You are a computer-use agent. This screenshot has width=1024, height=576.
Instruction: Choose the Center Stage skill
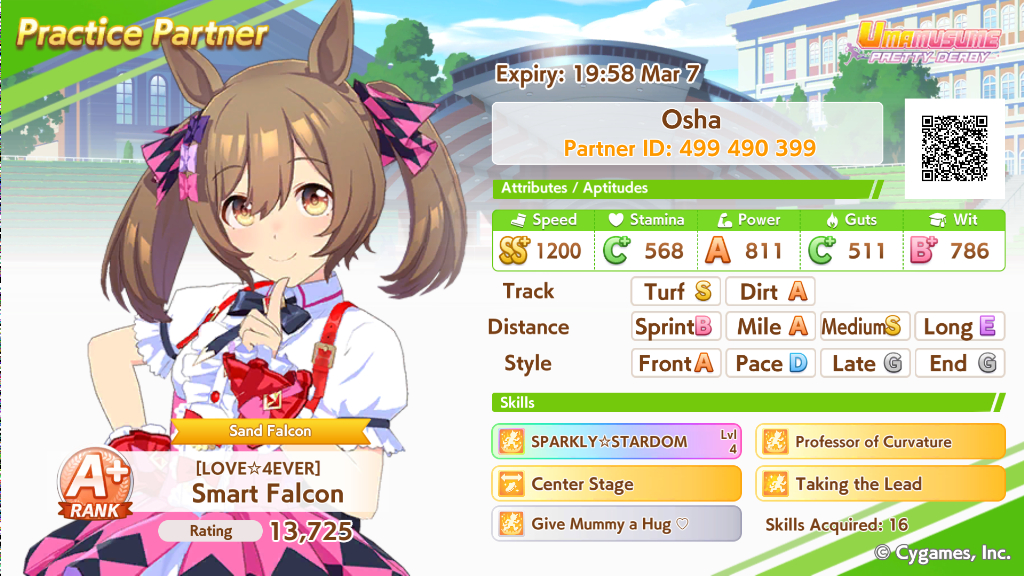tap(616, 484)
